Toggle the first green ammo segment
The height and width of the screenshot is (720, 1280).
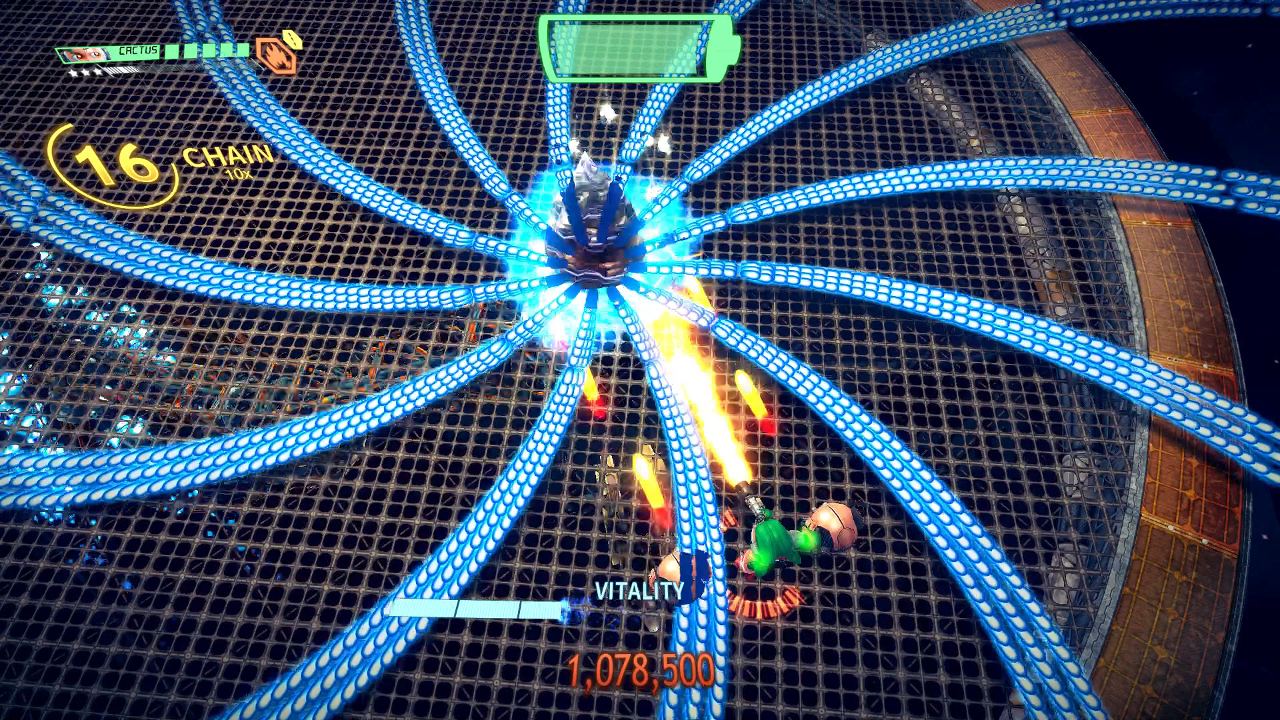coord(170,52)
